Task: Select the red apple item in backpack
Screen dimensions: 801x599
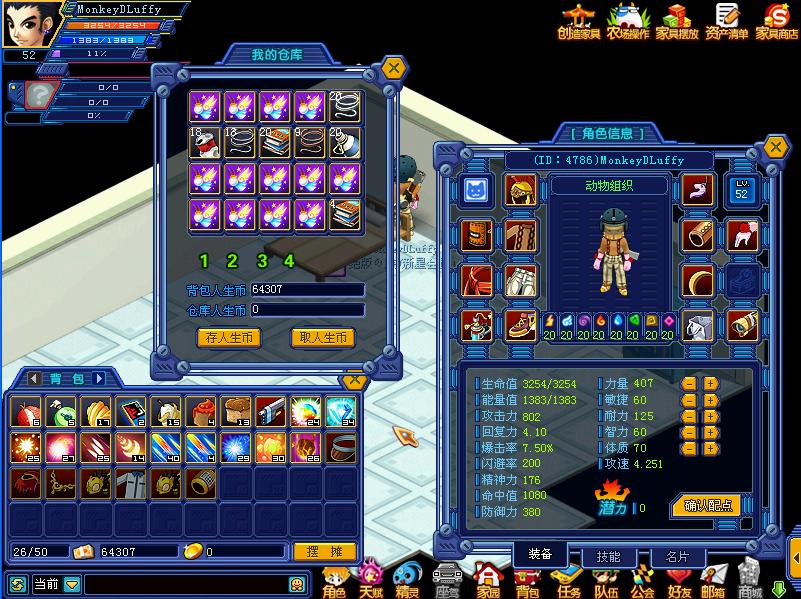Action: tap(23, 412)
